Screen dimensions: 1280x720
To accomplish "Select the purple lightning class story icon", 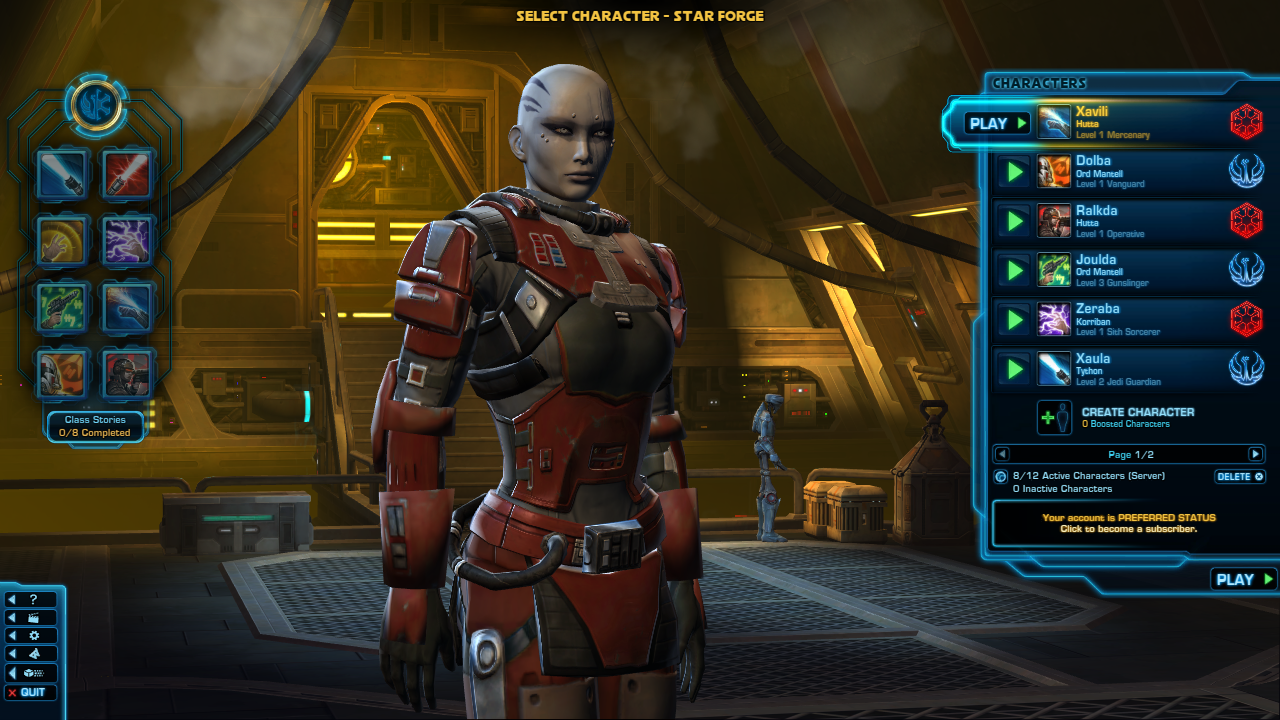I will [x=128, y=241].
